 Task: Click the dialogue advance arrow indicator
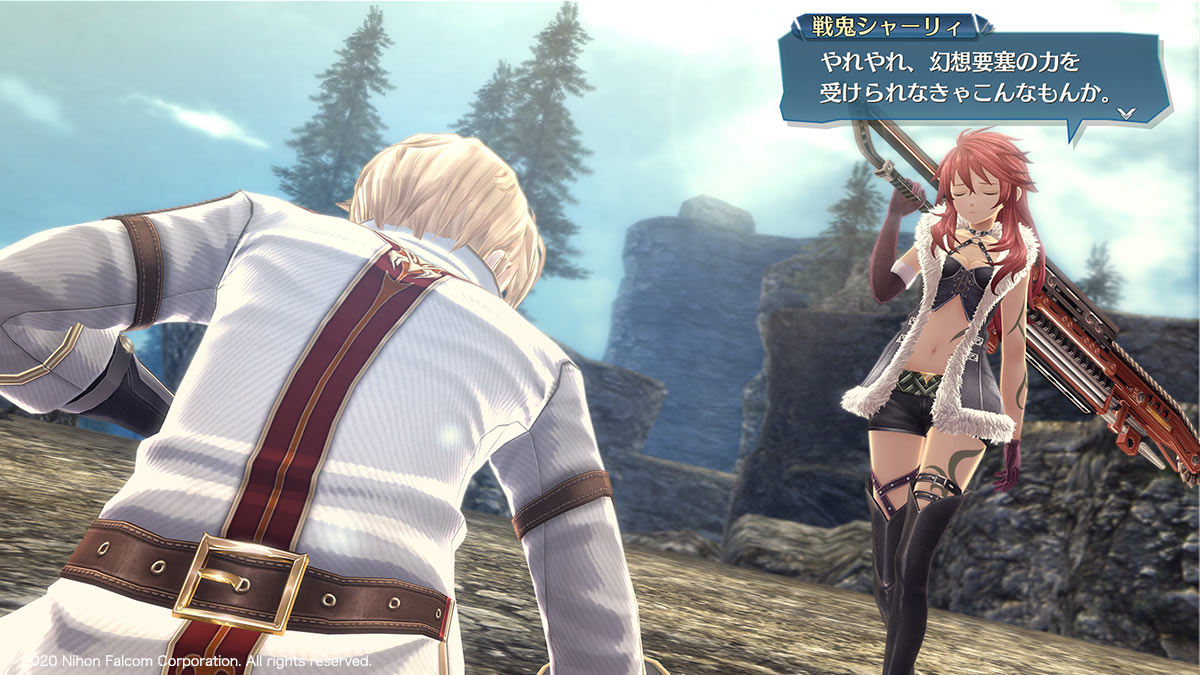(1127, 113)
